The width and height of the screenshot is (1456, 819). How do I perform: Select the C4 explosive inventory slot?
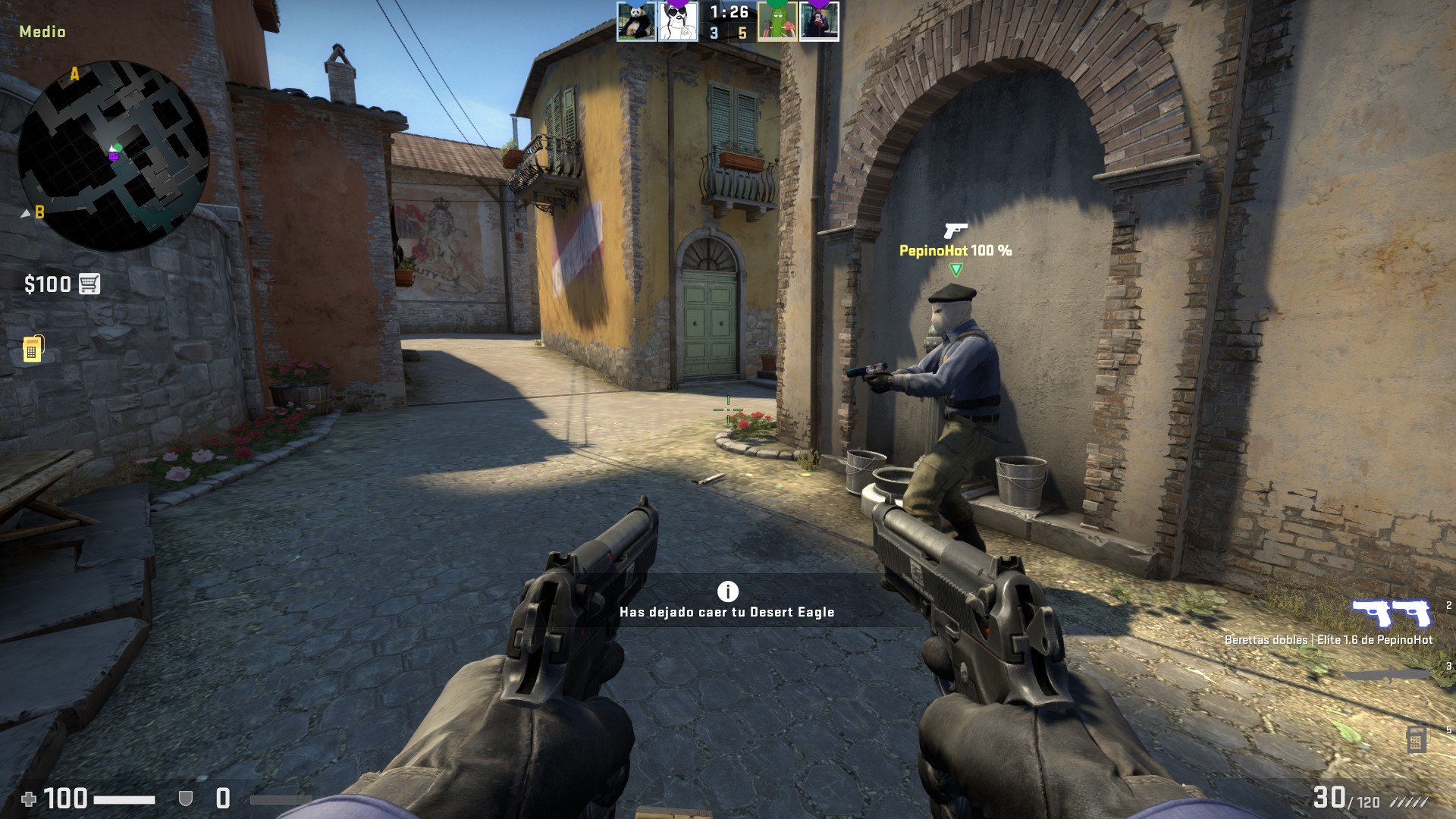click(x=1415, y=739)
